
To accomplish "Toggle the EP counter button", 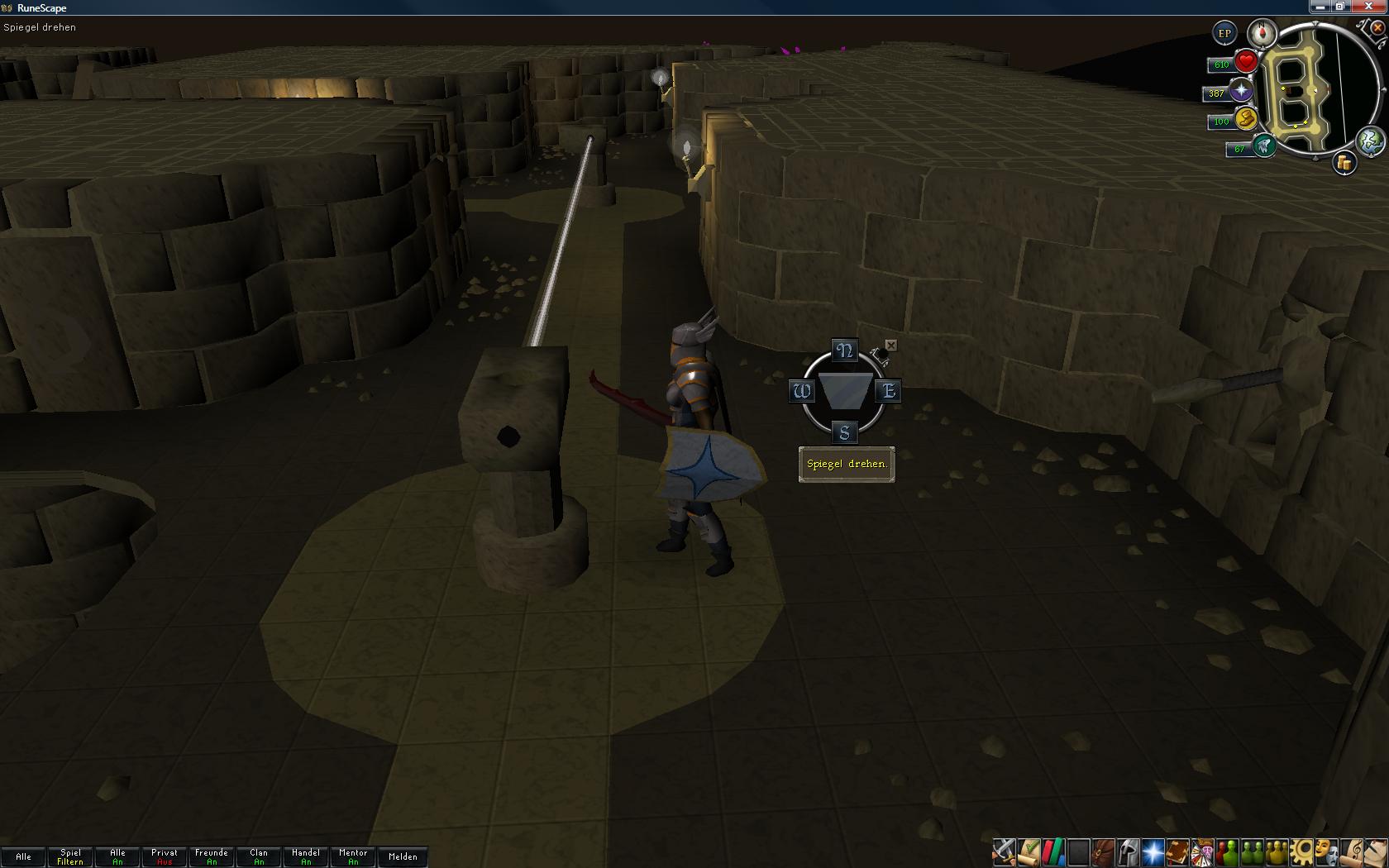I will [1224, 34].
